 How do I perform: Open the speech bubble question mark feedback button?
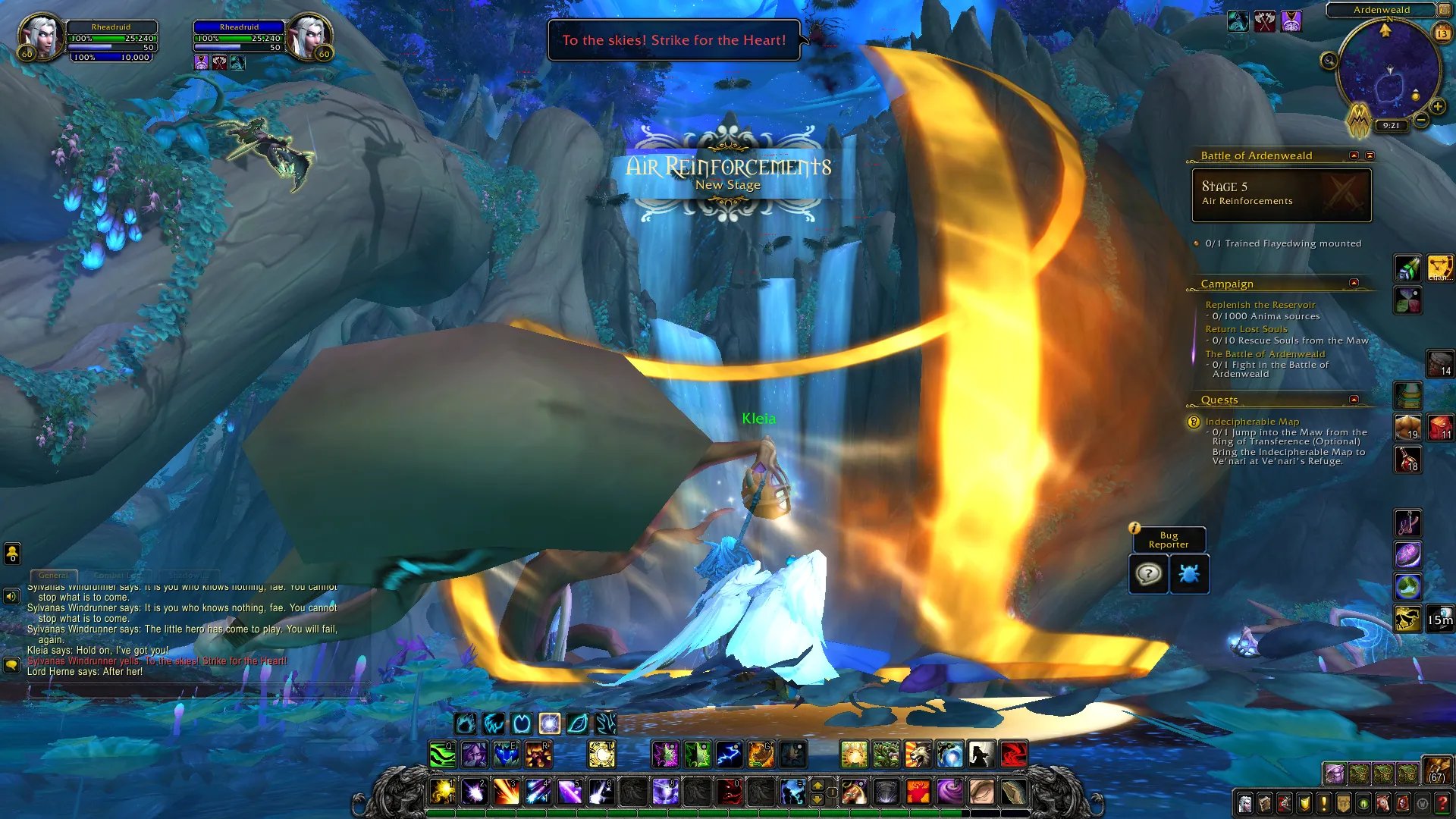(x=1148, y=574)
